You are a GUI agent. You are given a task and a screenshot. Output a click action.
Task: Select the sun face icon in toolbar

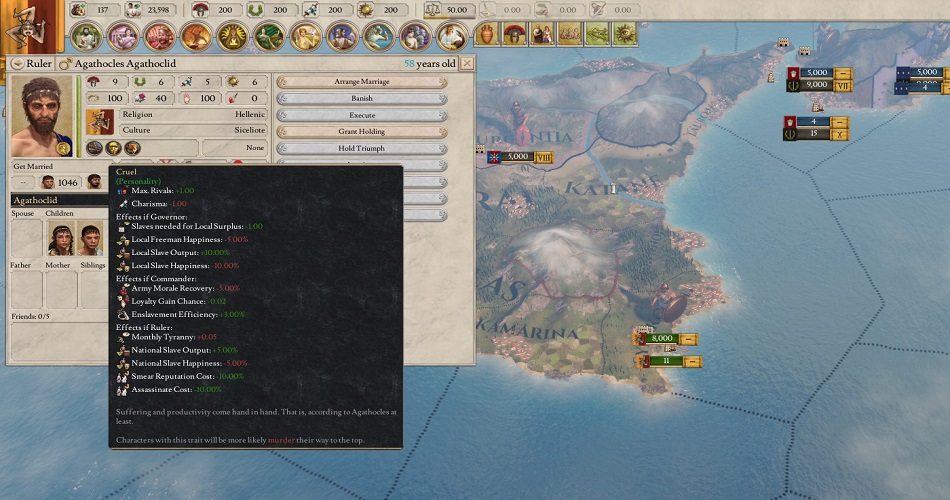627,35
